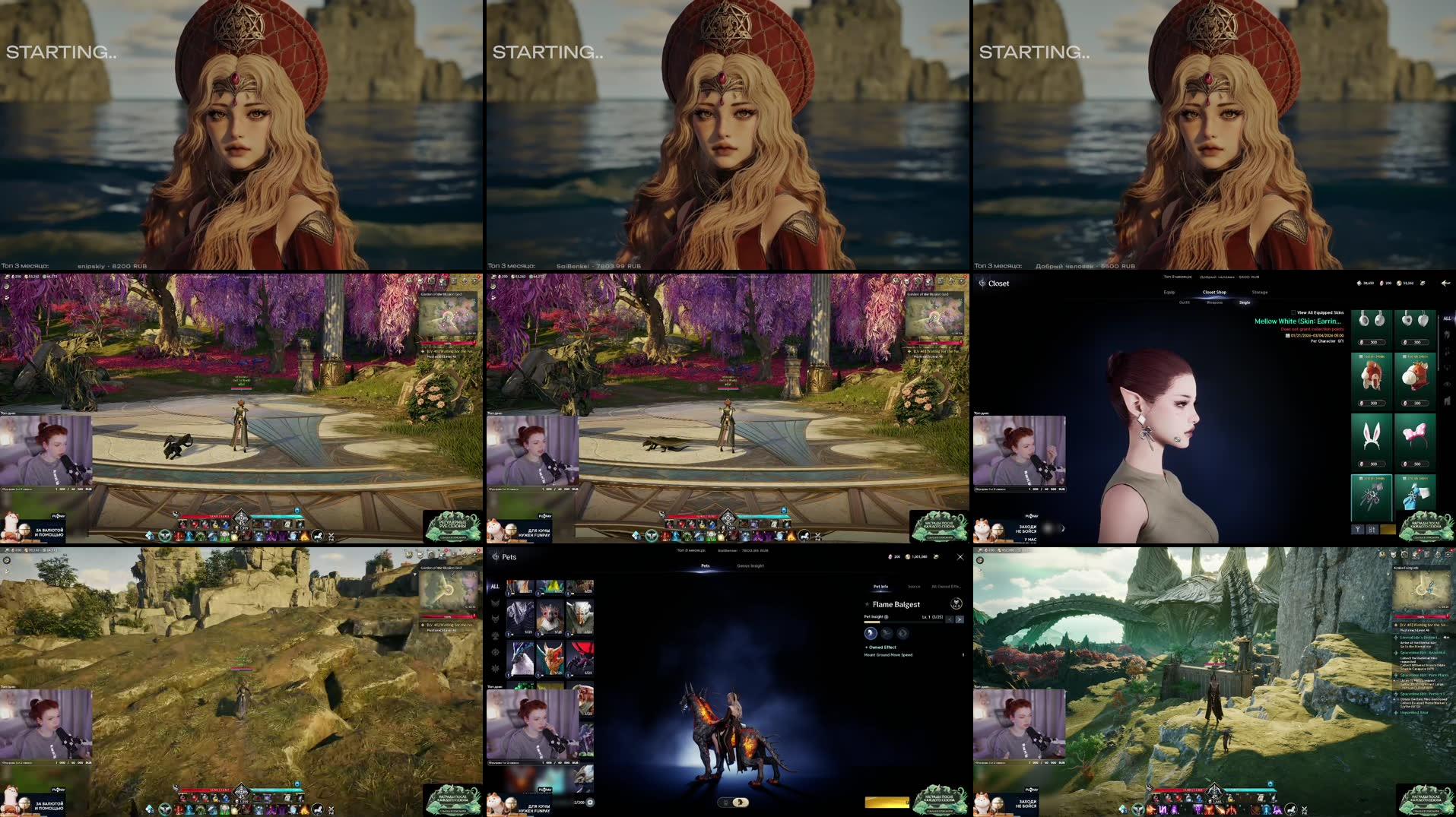This screenshot has height=817, width=1456.
Task: Click the gem currency icon in the Closet top bar
Action: [x=1381, y=283]
